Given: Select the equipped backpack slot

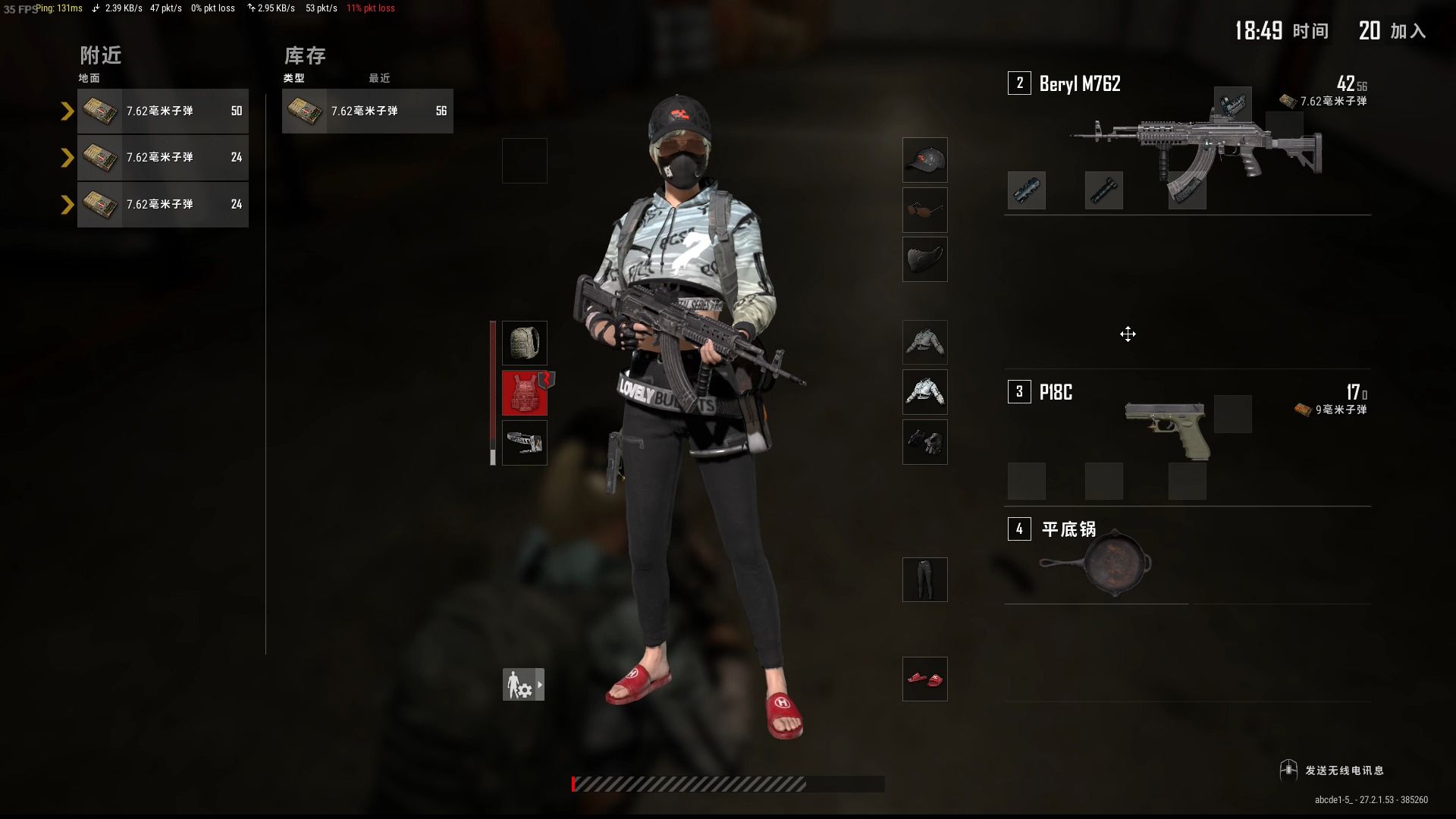Looking at the screenshot, I should click(524, 343).
